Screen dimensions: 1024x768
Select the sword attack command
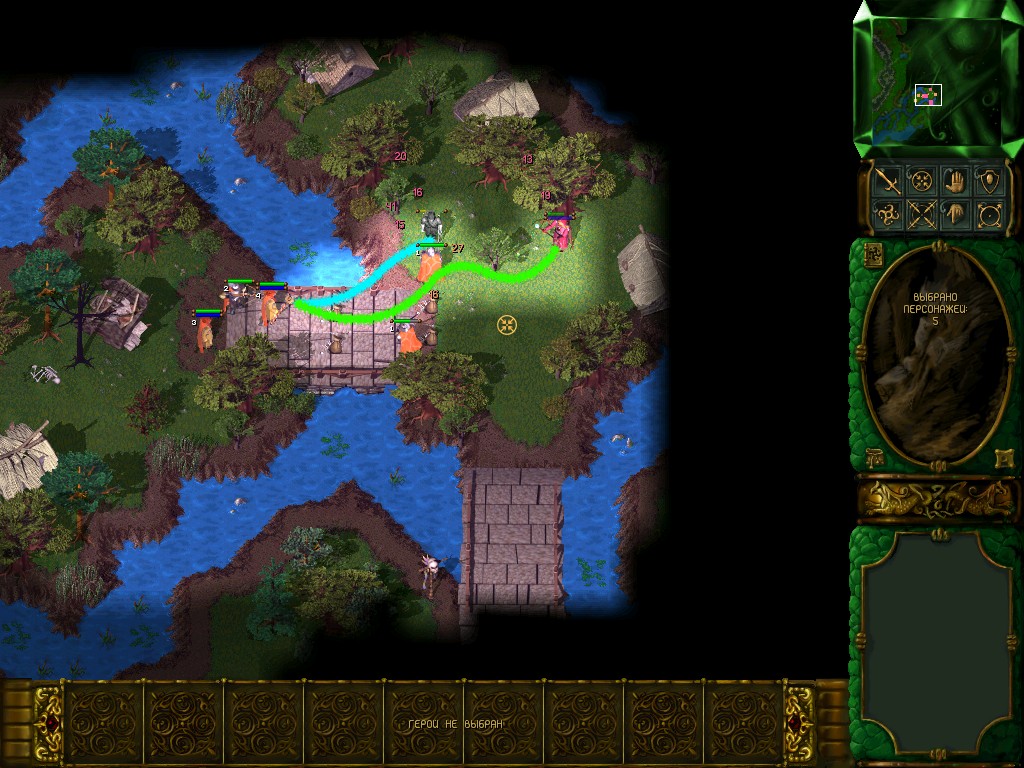point(887,182)
